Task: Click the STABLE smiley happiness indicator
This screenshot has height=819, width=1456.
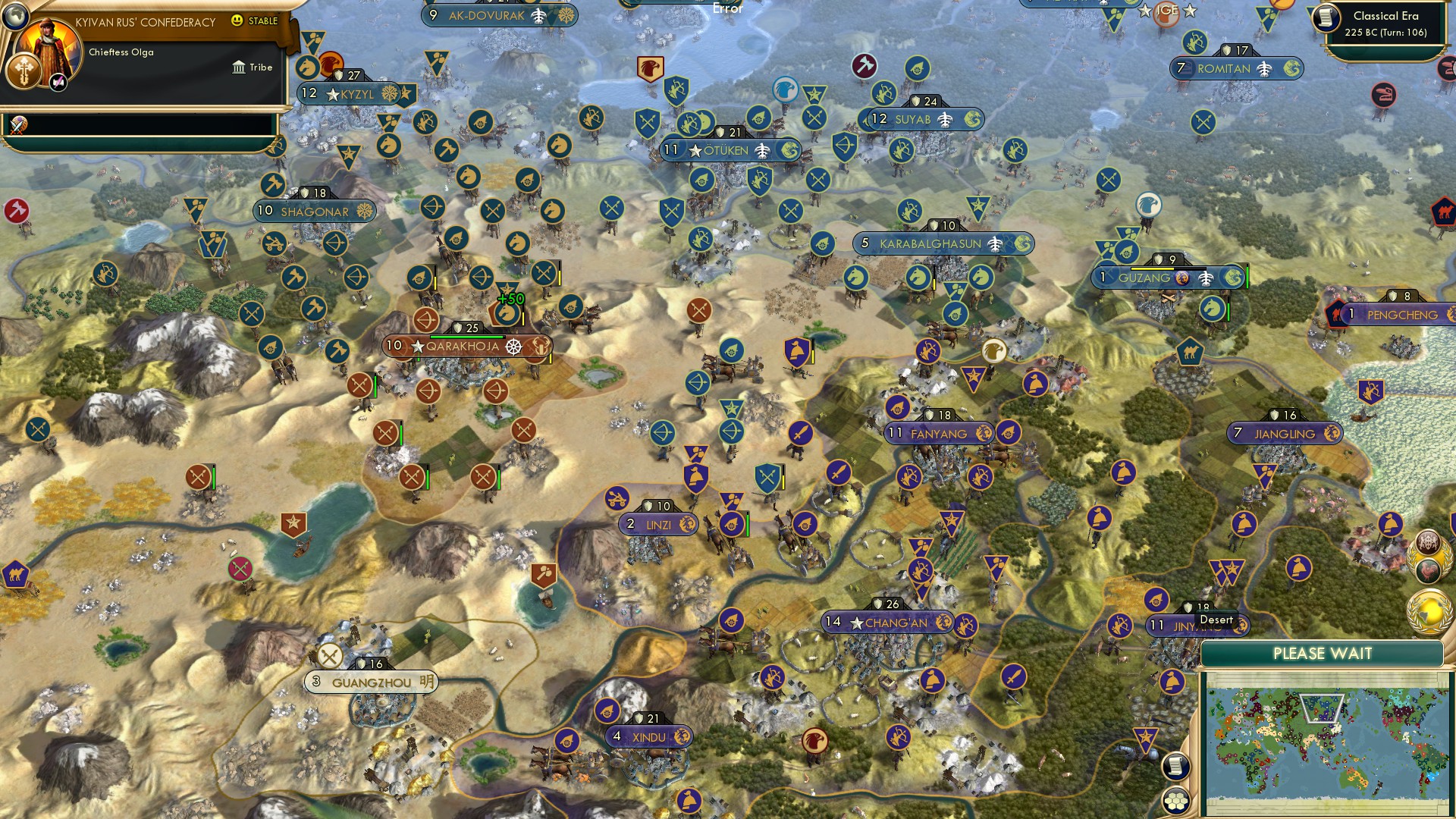Action: 237,21
